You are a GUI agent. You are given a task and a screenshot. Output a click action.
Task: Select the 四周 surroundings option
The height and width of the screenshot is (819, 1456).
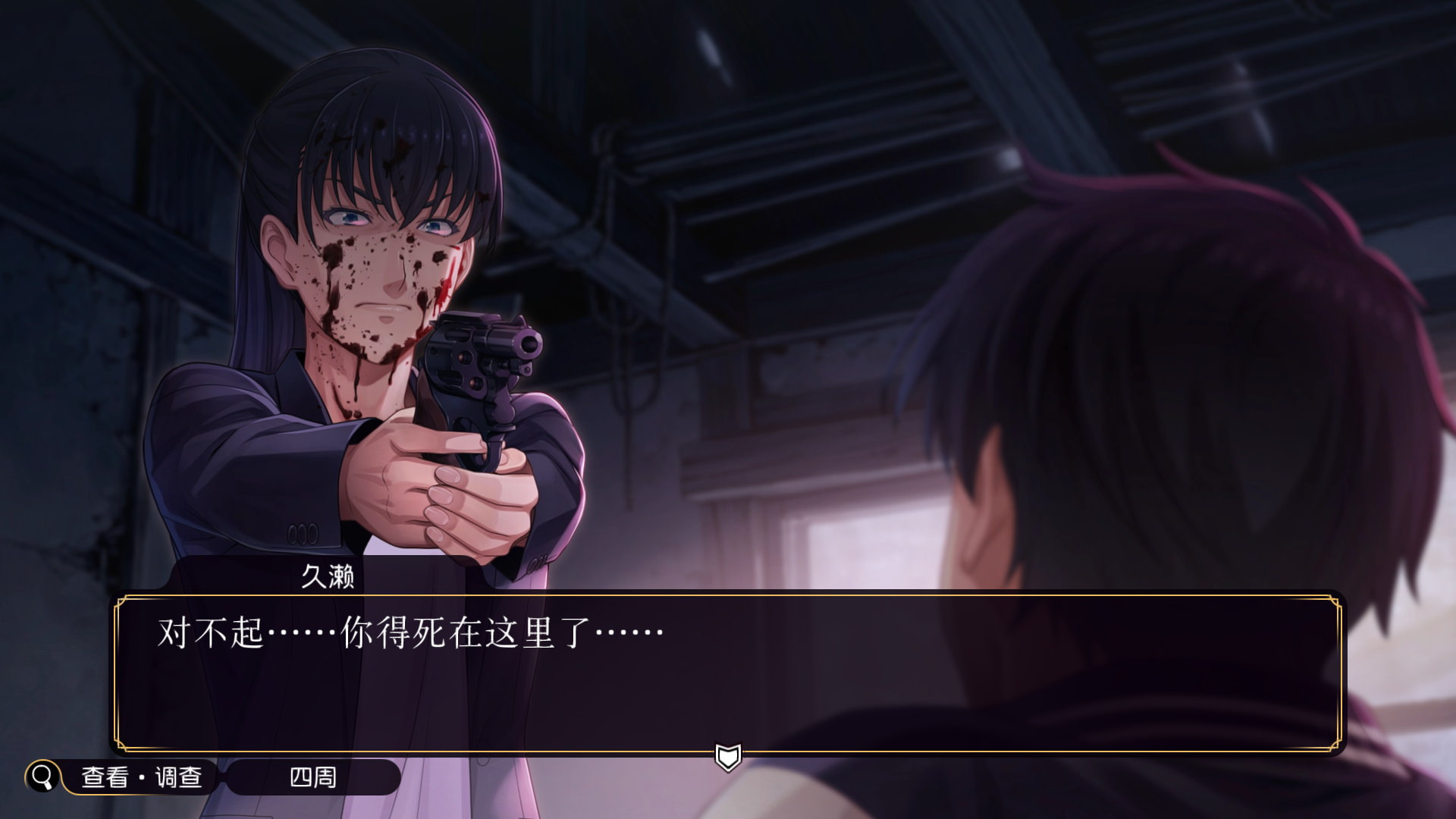(312, 777)
